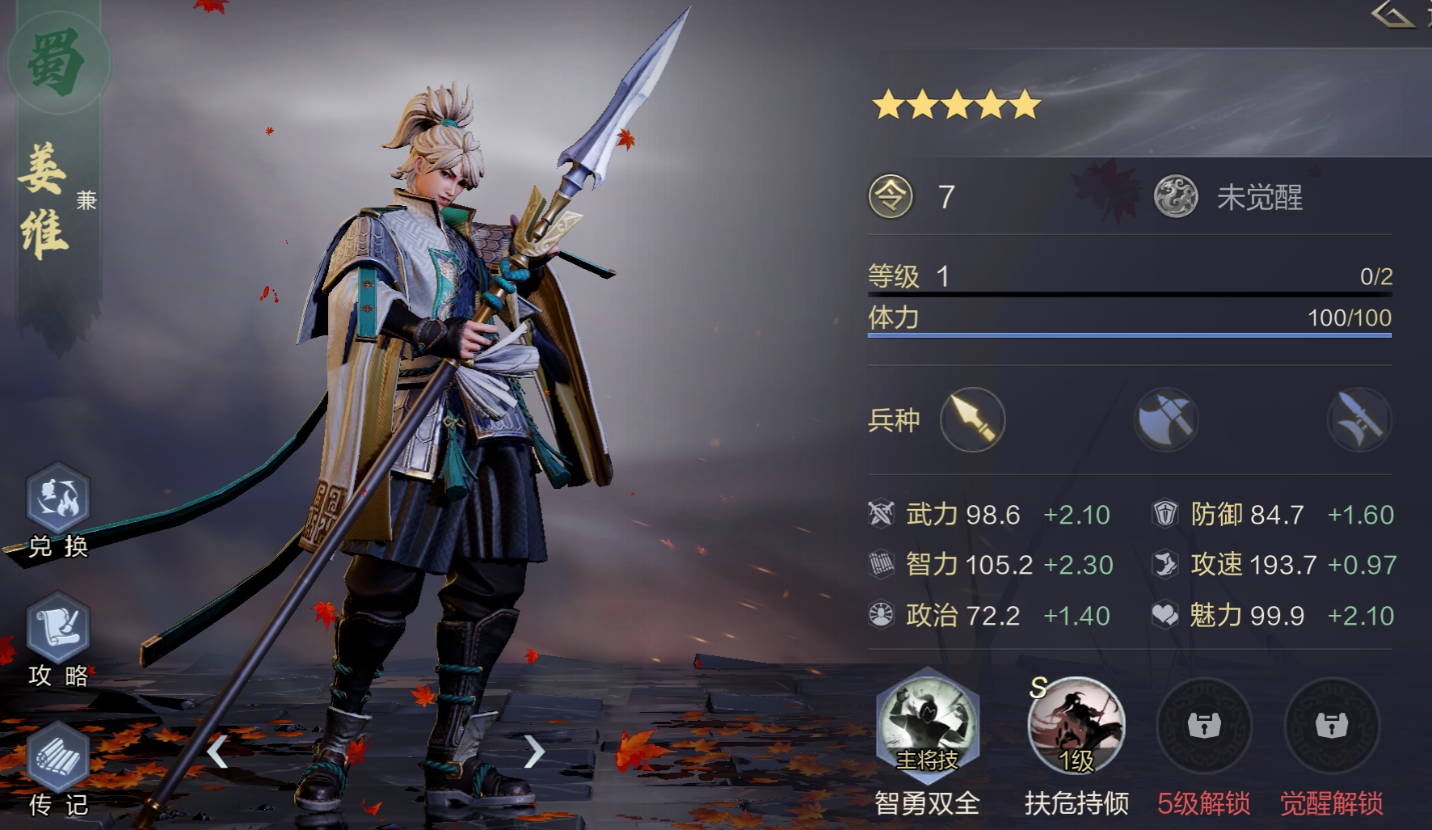The width and height of the screenshot is (1432, 830).
Task: Select the axe troop type icon
Action: pos(1166,420)
